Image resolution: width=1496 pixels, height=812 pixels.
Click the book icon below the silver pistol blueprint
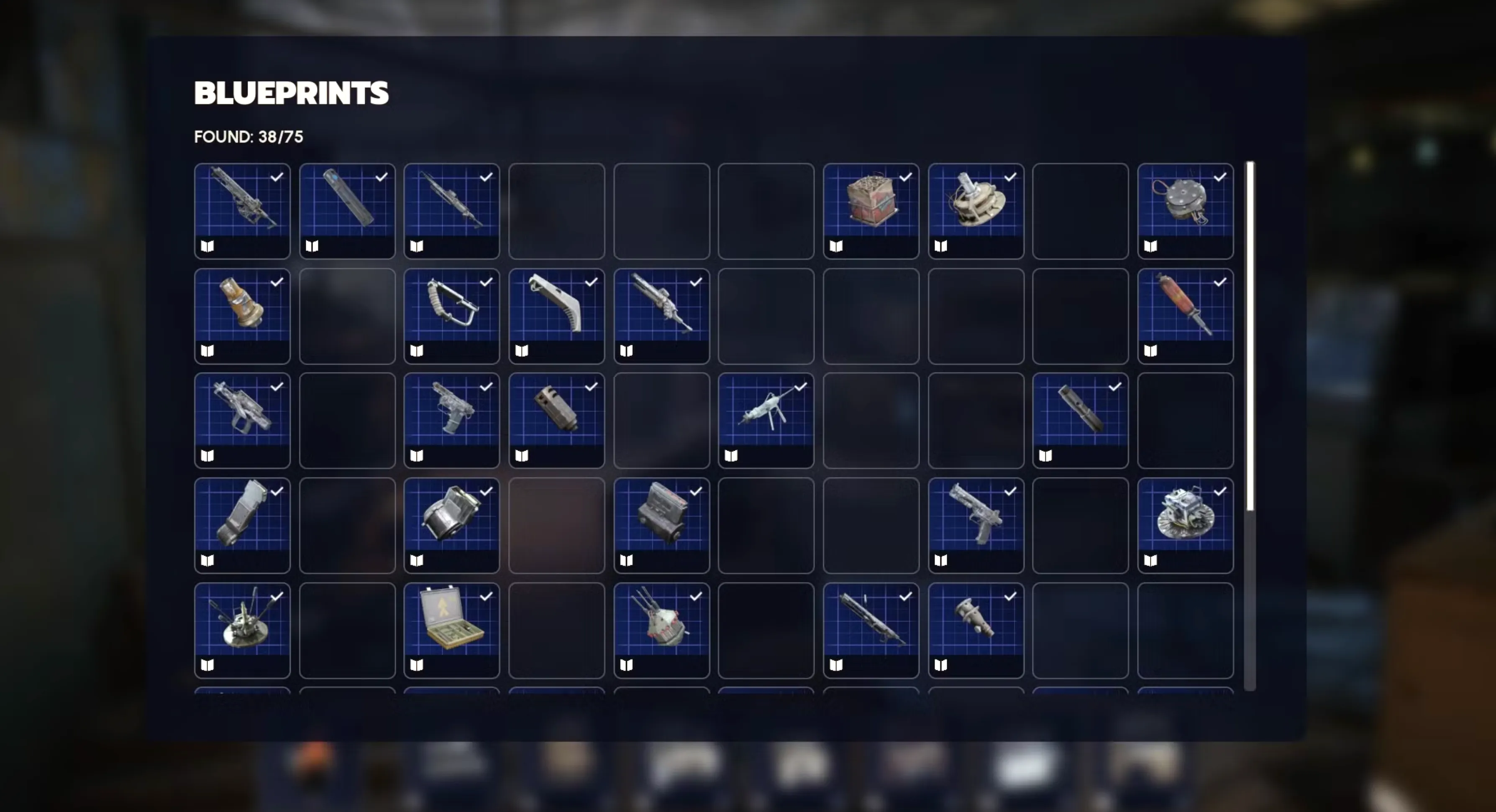pos(941,560)
